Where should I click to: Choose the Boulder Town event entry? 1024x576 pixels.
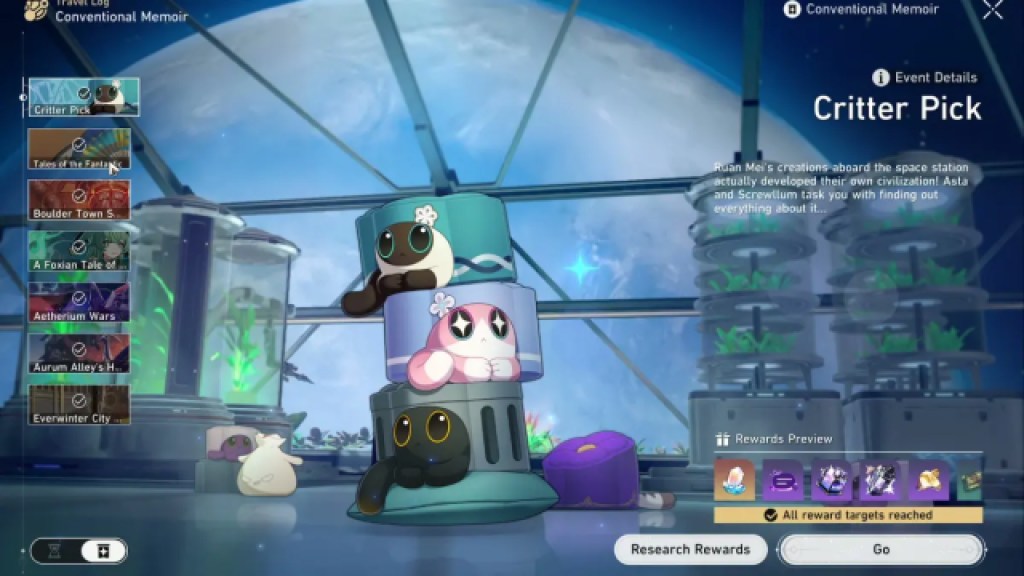(79, 200)
